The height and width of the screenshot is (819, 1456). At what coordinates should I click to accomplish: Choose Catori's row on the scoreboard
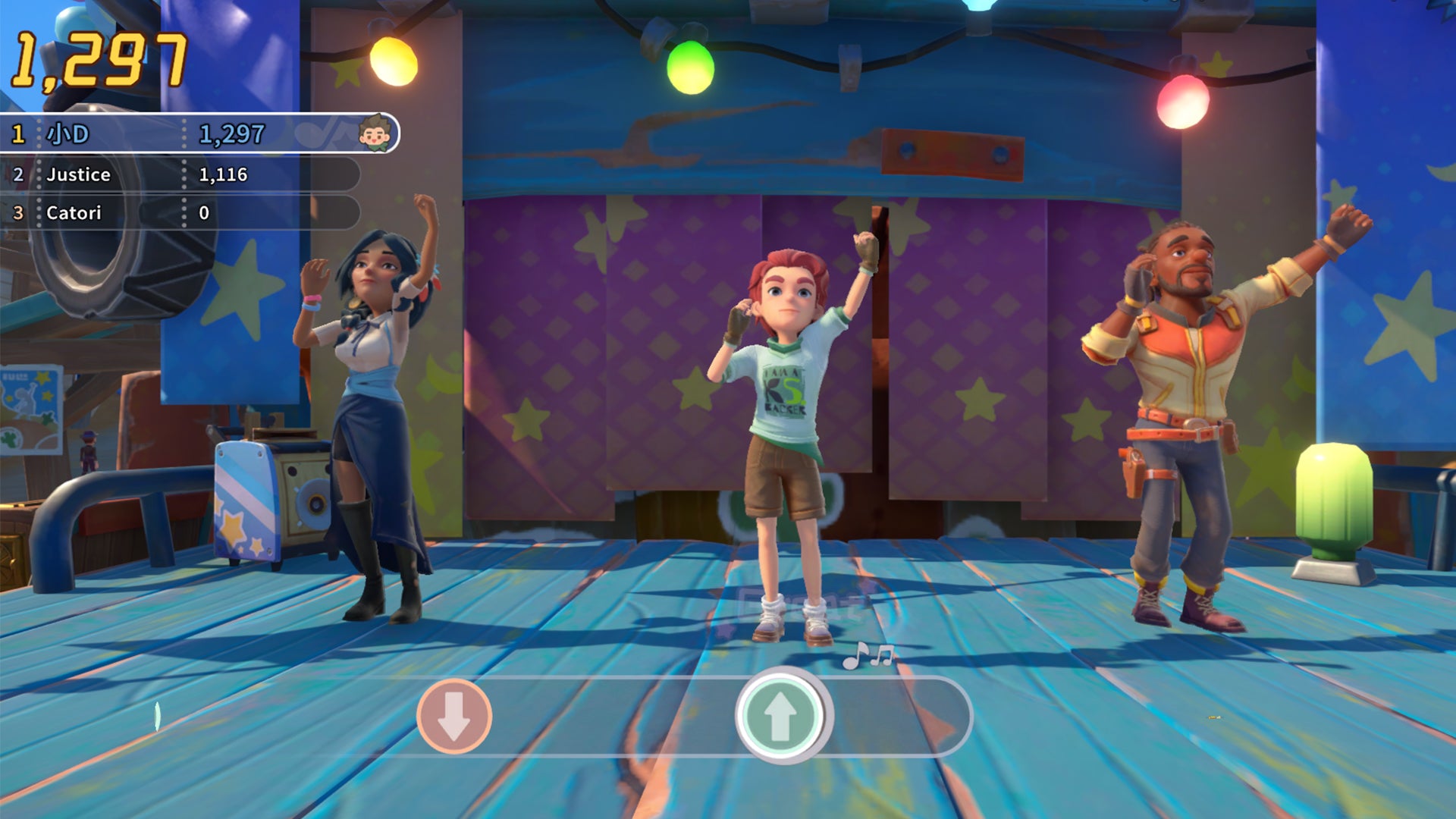click(x=178, y=213)
